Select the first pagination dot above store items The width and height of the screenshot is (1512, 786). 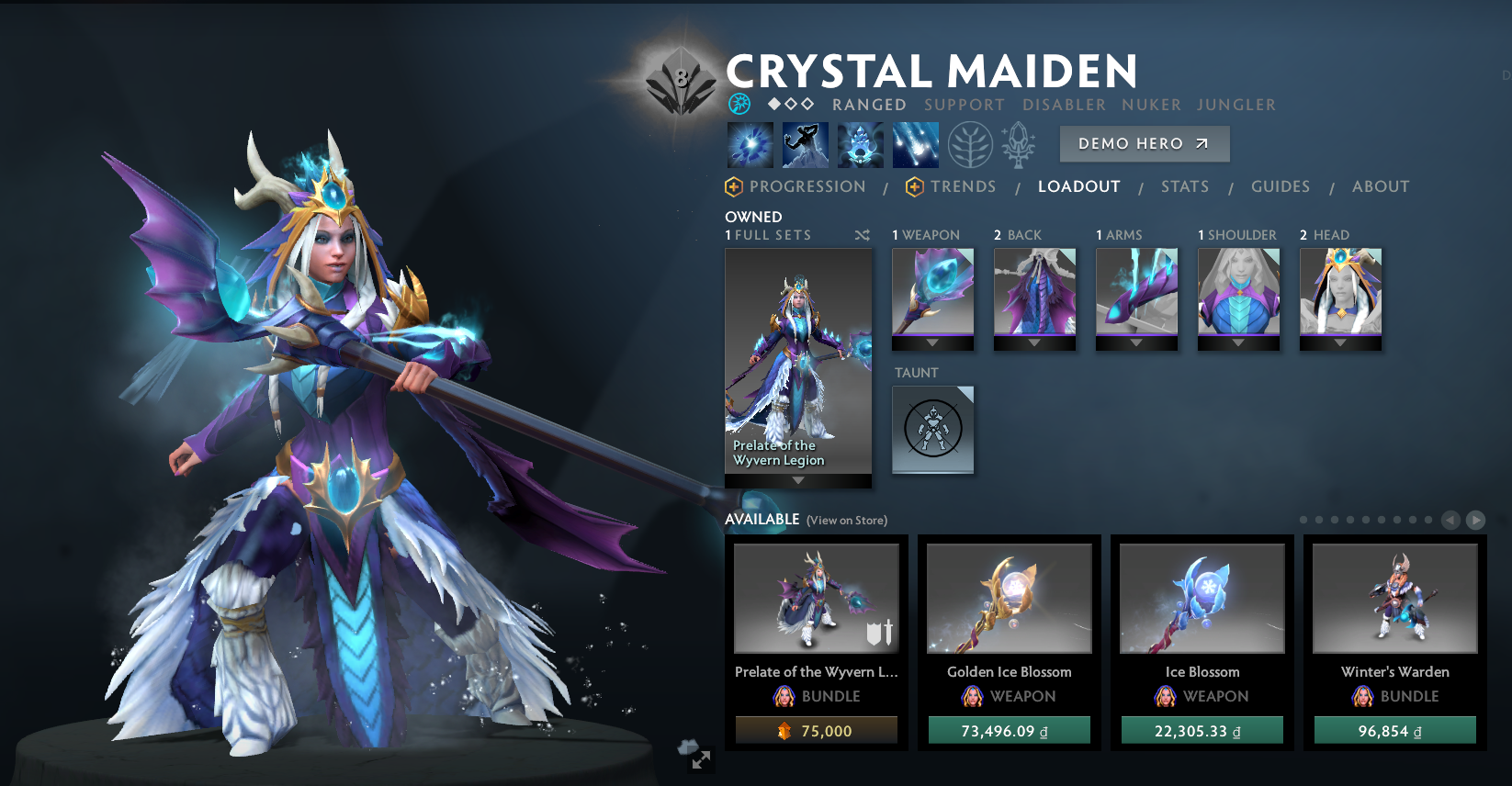click(x=1303, y=519)
